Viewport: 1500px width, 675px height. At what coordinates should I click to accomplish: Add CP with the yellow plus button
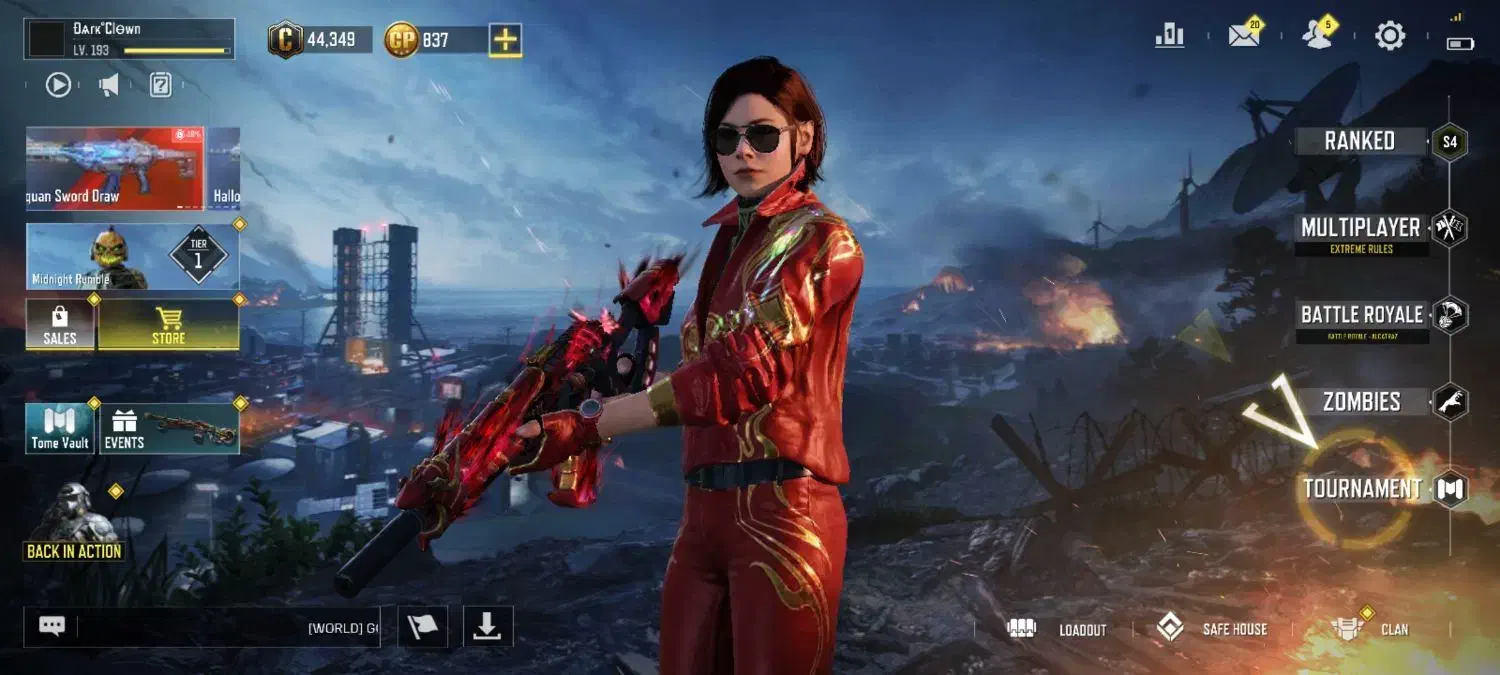point(506,40)
